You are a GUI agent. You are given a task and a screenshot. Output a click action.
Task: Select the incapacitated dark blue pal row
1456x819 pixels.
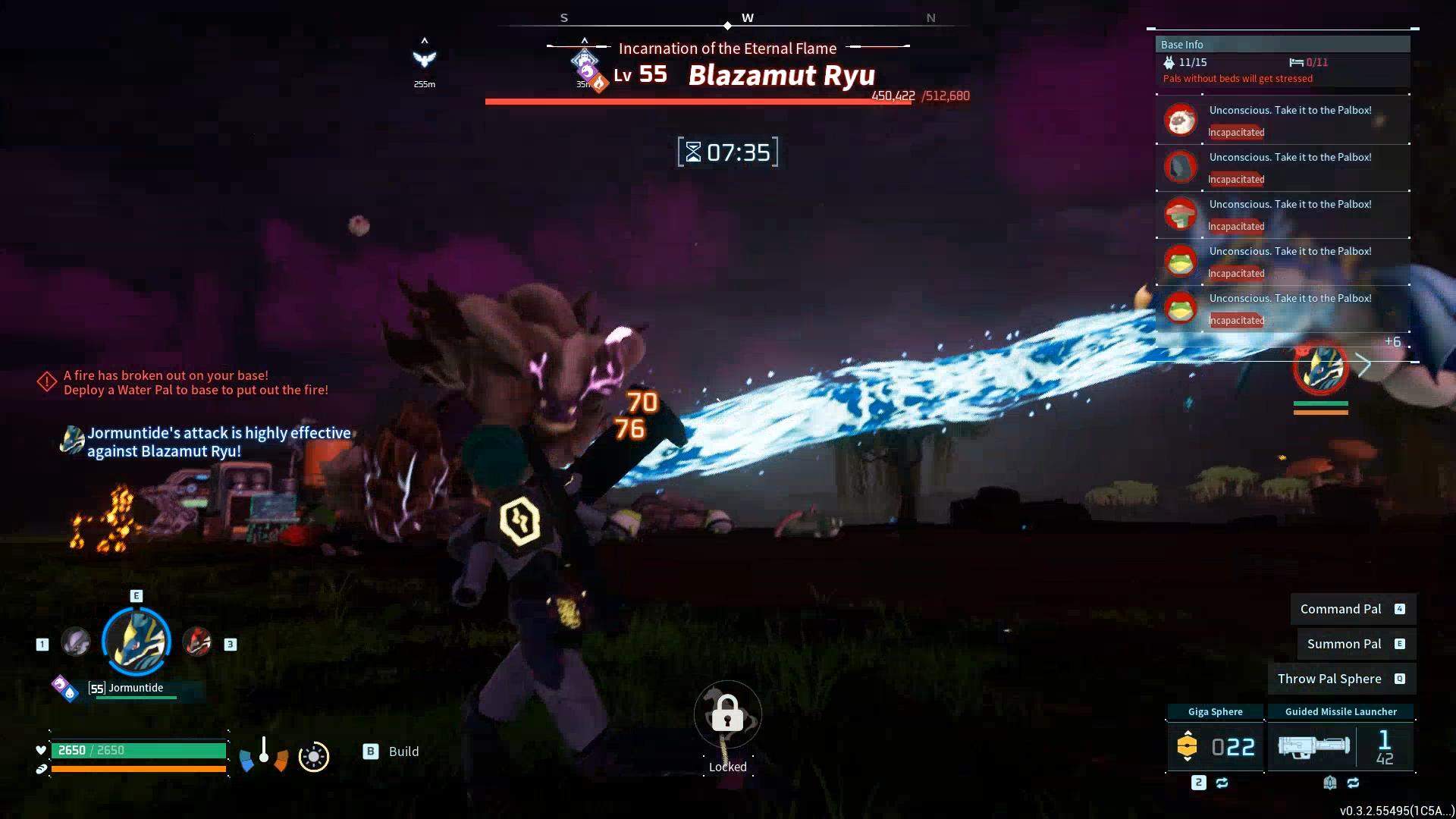(1283, 168)
